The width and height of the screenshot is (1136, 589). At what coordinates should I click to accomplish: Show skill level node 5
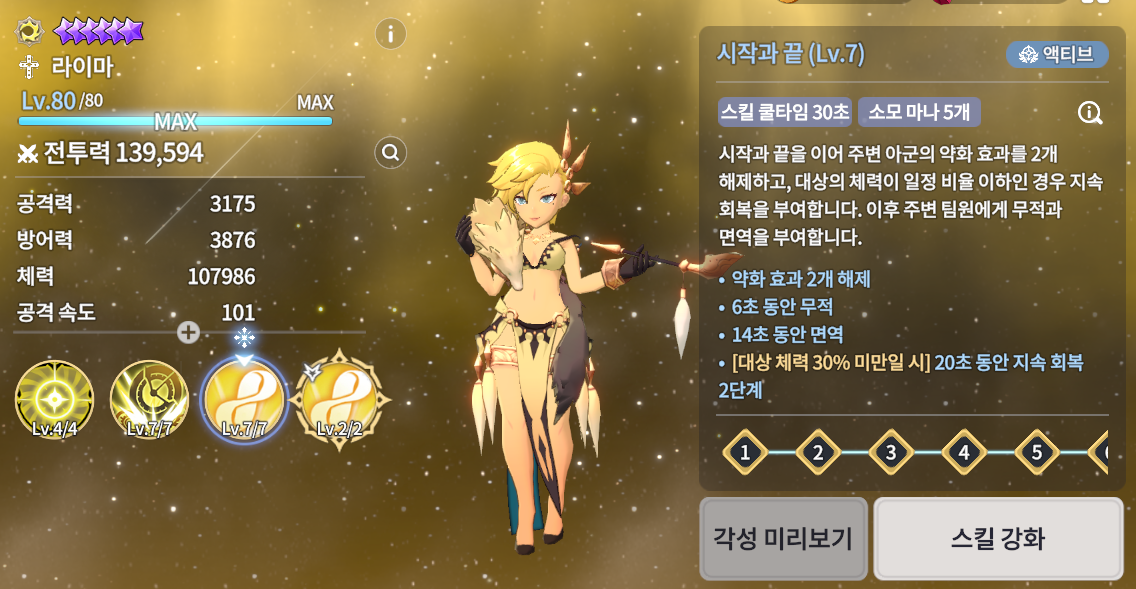(1037, 453)
